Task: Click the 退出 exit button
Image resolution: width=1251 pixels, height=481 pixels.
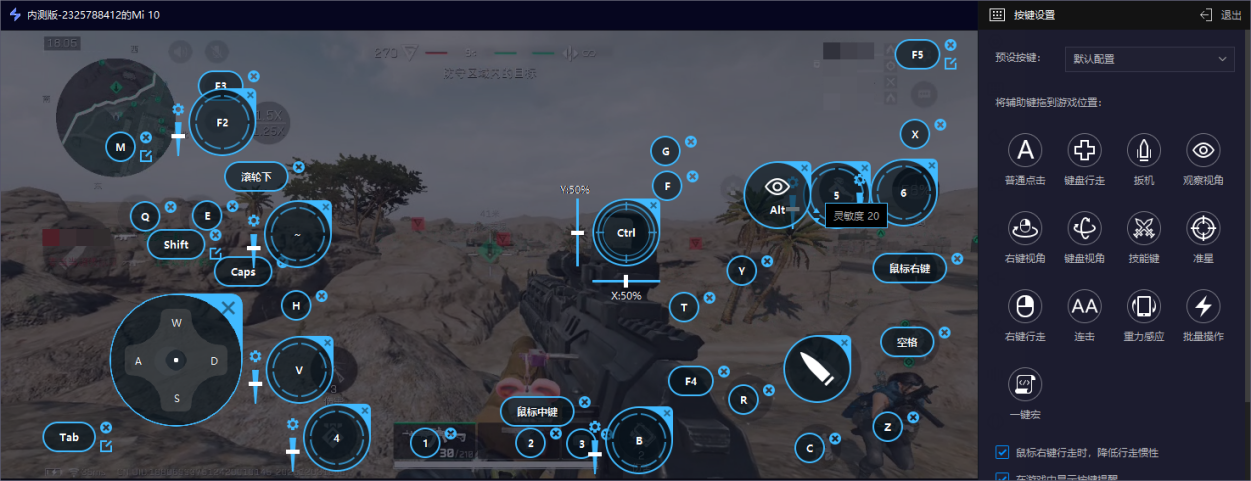Action: pos(1220,15)
